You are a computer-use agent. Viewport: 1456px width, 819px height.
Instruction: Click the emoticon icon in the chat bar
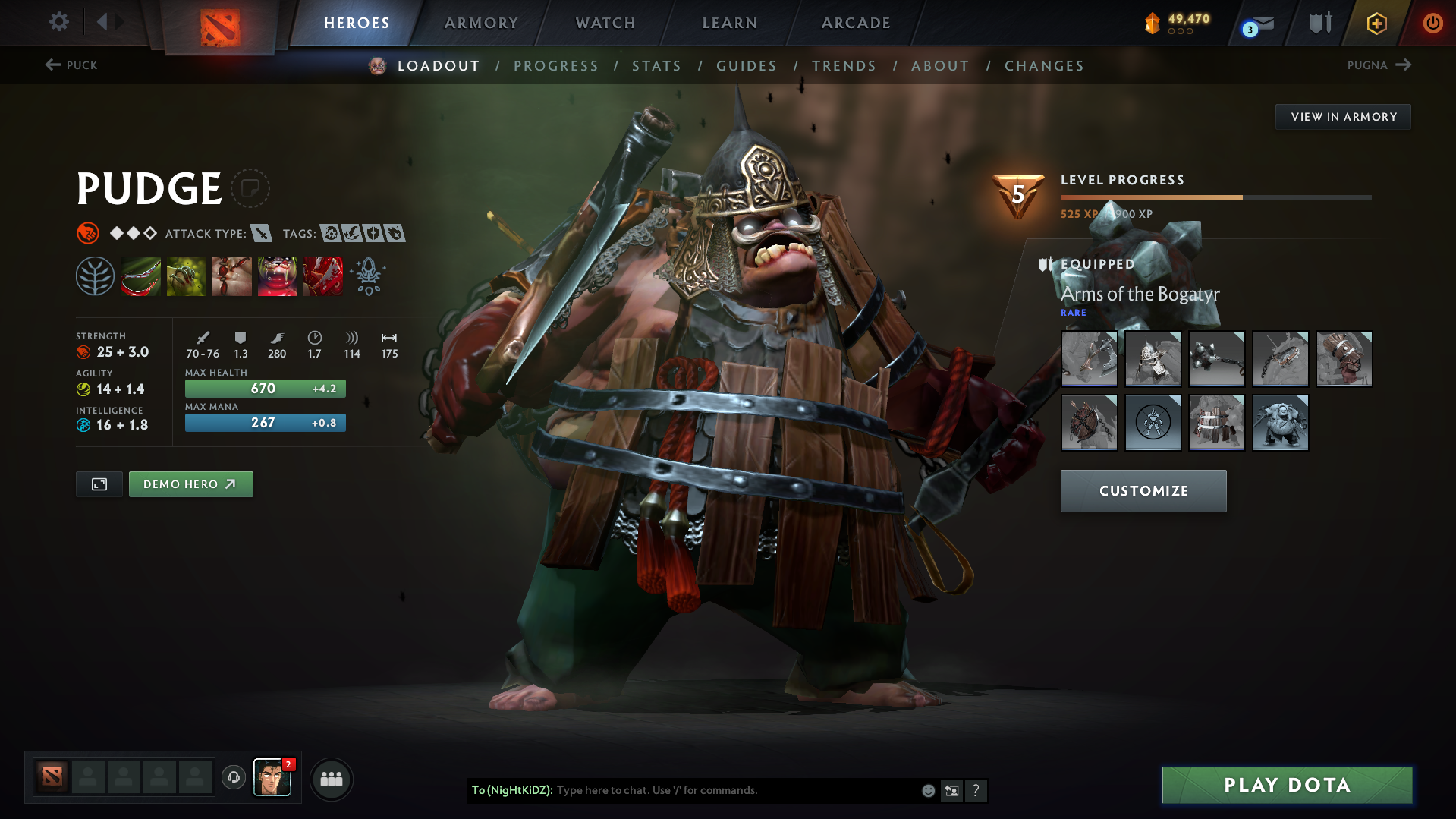pos(927,790)
